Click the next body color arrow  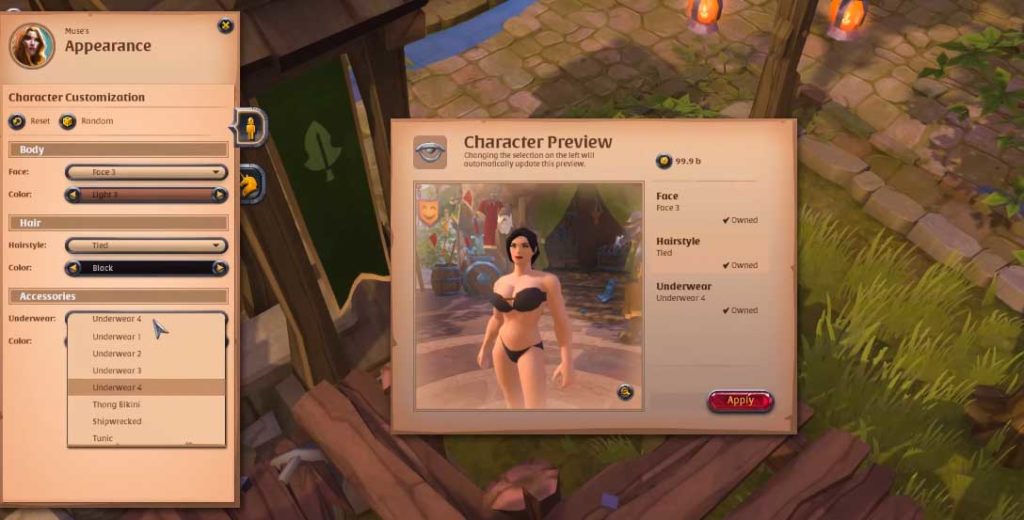pyautogui.click(x=220, y=195)
